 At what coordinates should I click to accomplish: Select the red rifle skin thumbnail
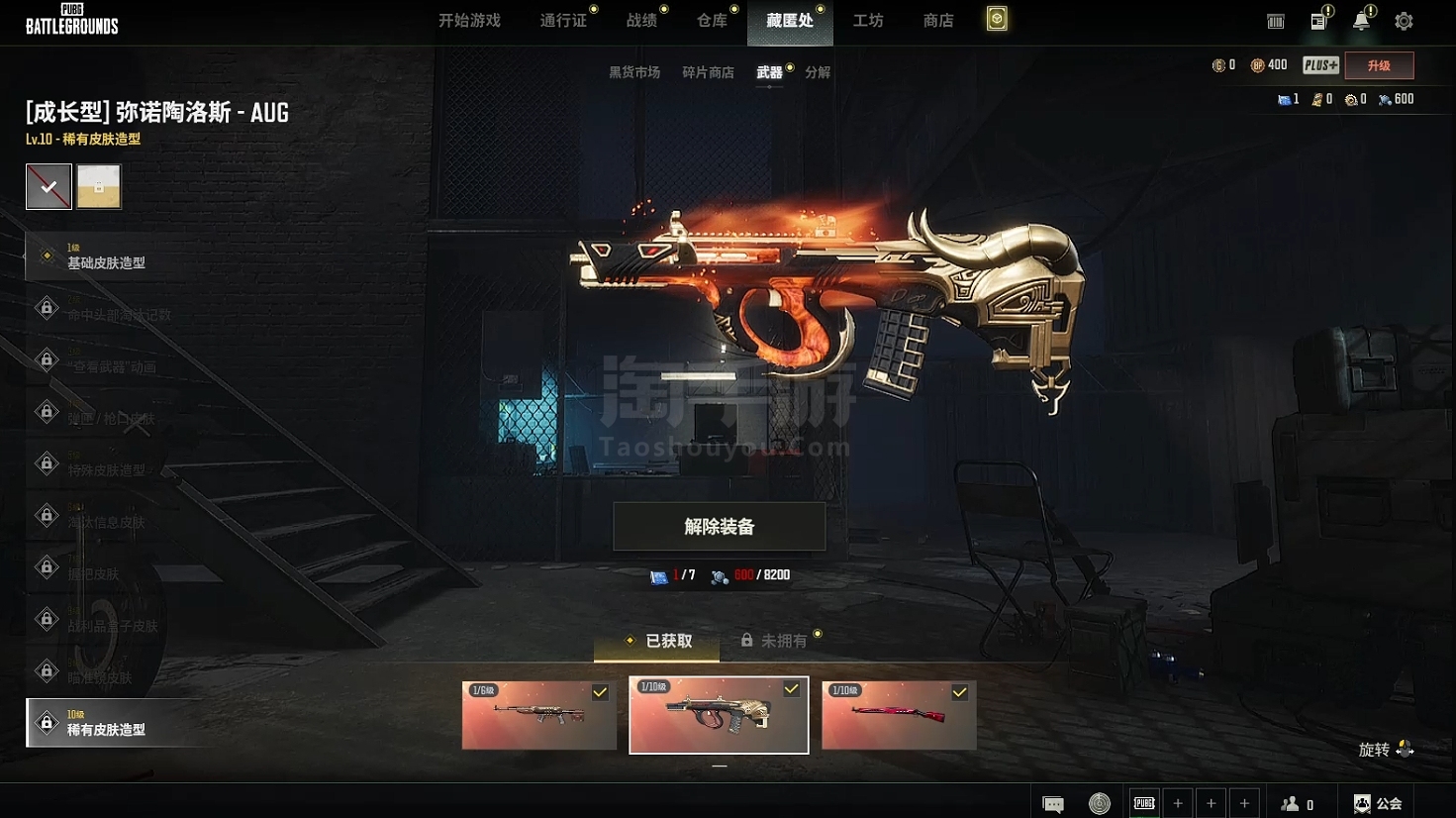pos(899,715)
